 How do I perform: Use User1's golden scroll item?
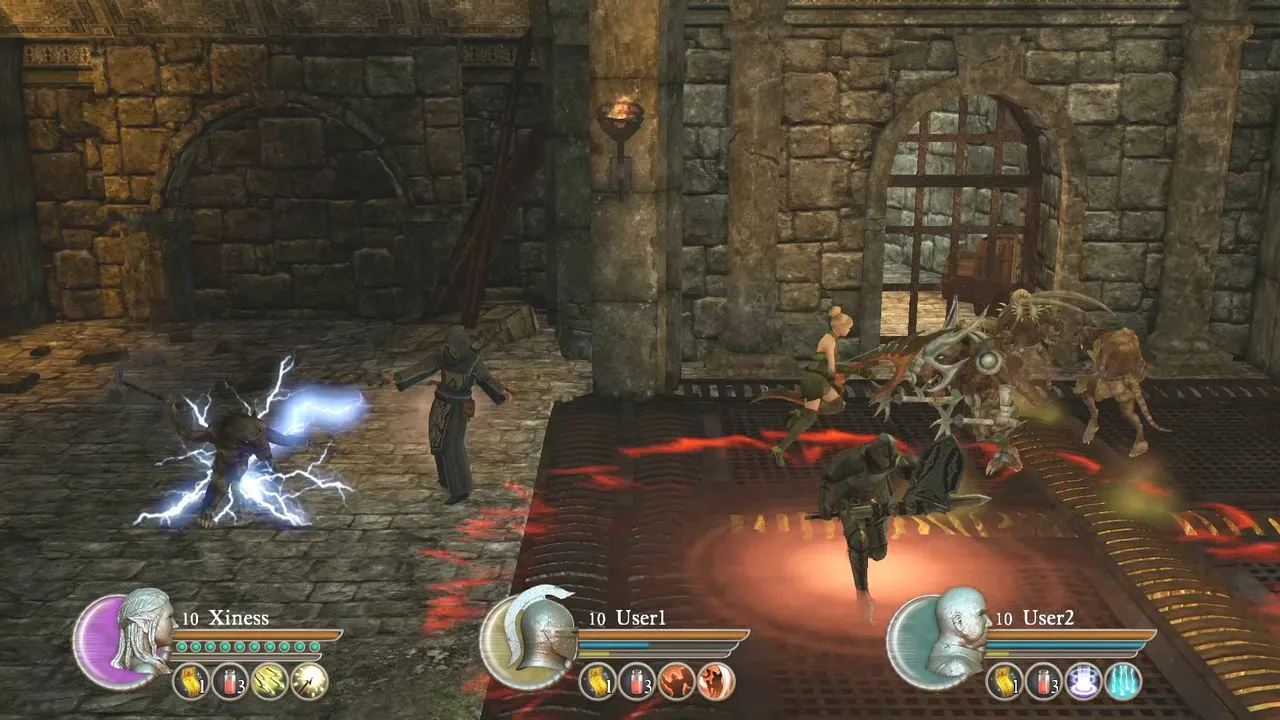(598, 681)
